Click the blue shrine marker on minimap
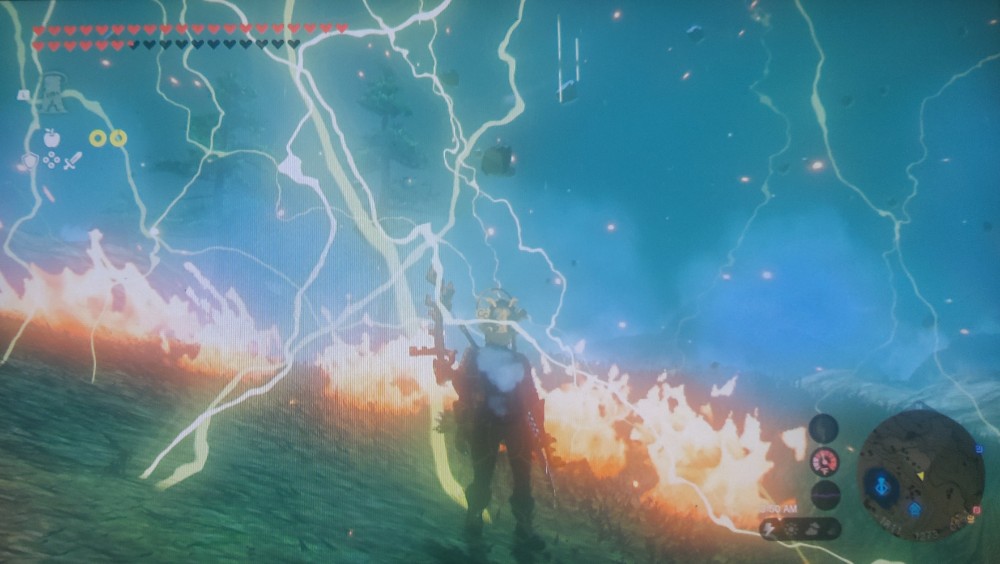Screen dimensions: 1000x564 point(916,509)
